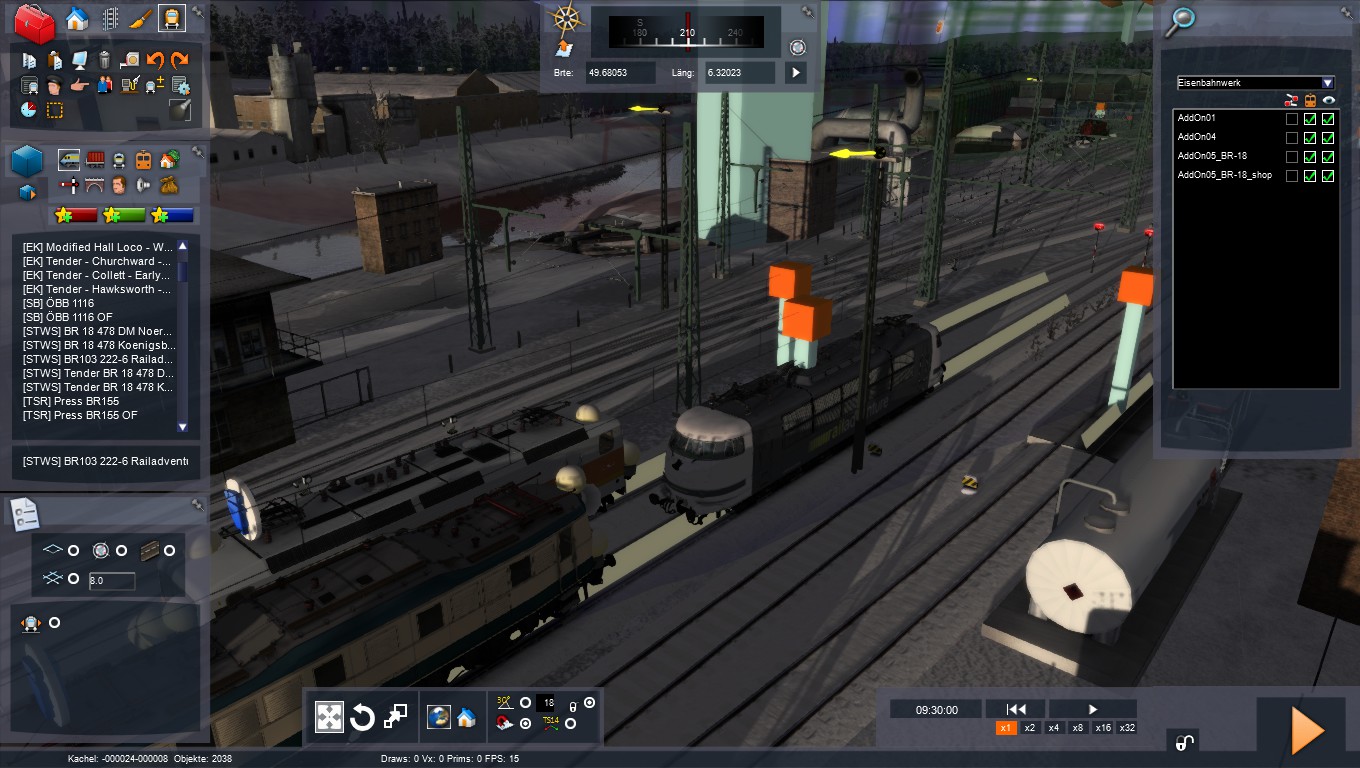
Task: Click the go-to-coordinates arrow button
Action: click(x=796, y=72)
